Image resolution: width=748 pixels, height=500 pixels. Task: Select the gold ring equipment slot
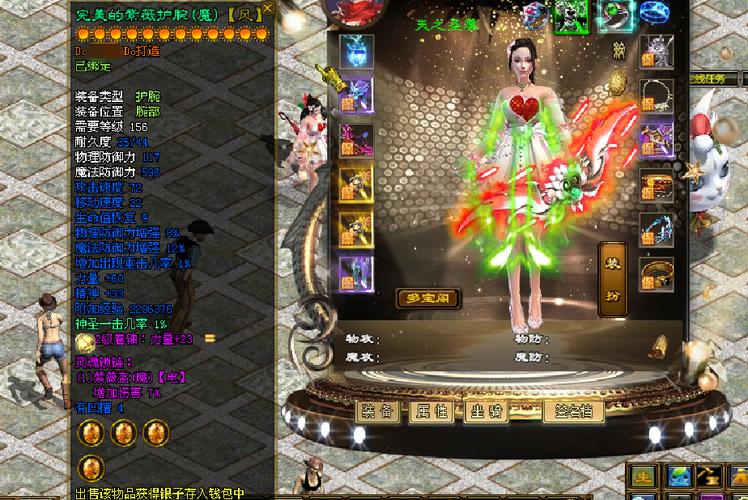coord(656,271)
